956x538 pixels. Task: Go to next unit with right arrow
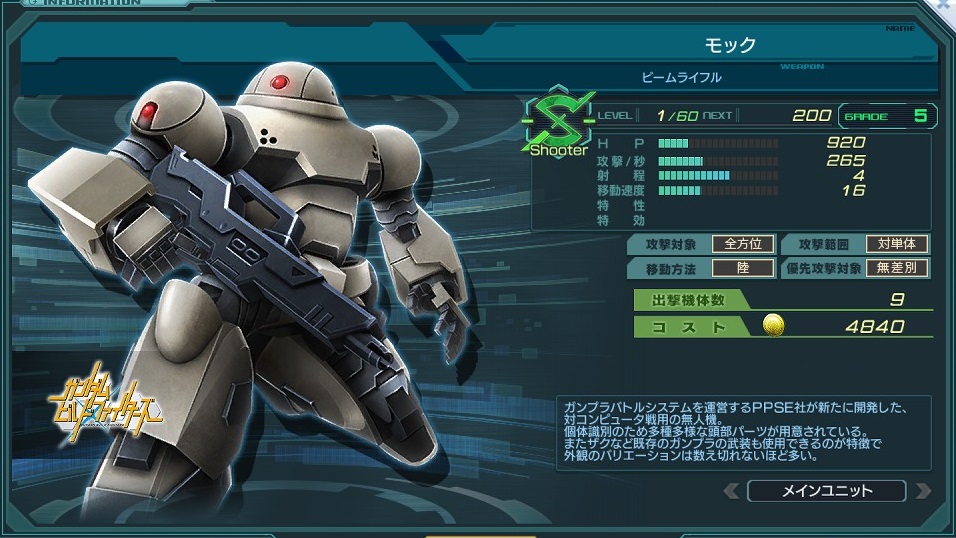922,491
